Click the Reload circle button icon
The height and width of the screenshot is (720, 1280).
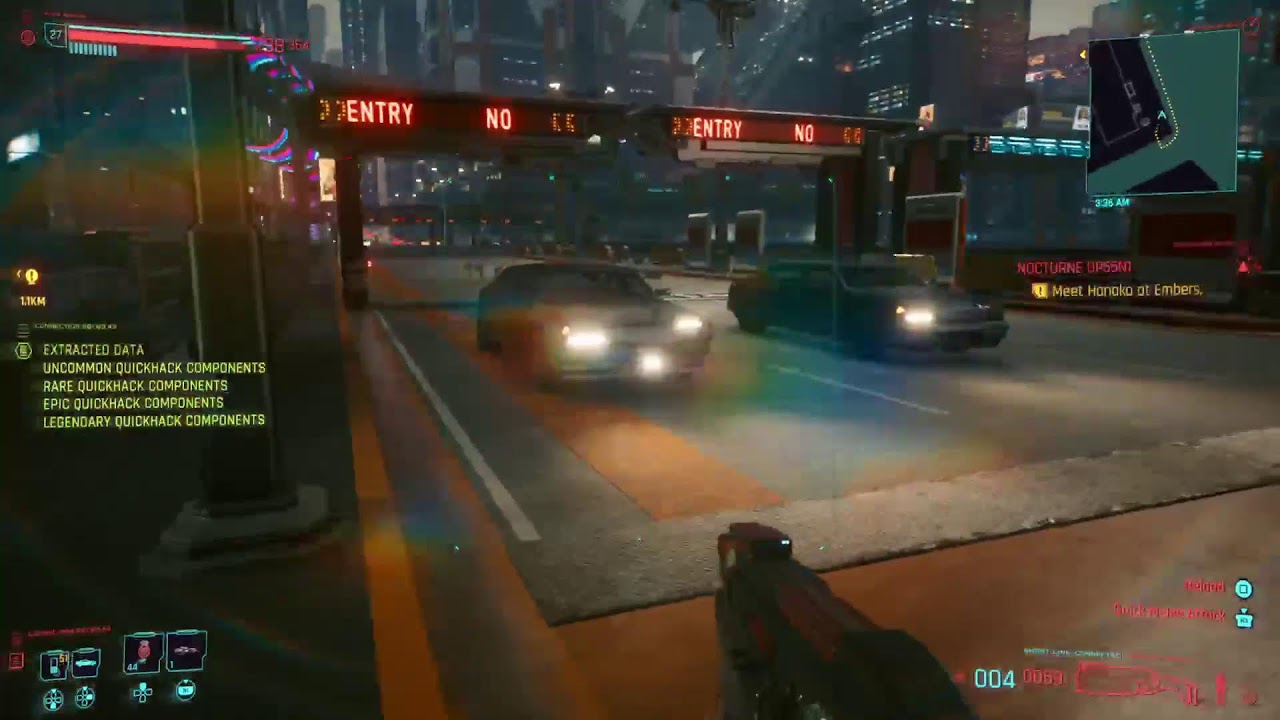1243,589
